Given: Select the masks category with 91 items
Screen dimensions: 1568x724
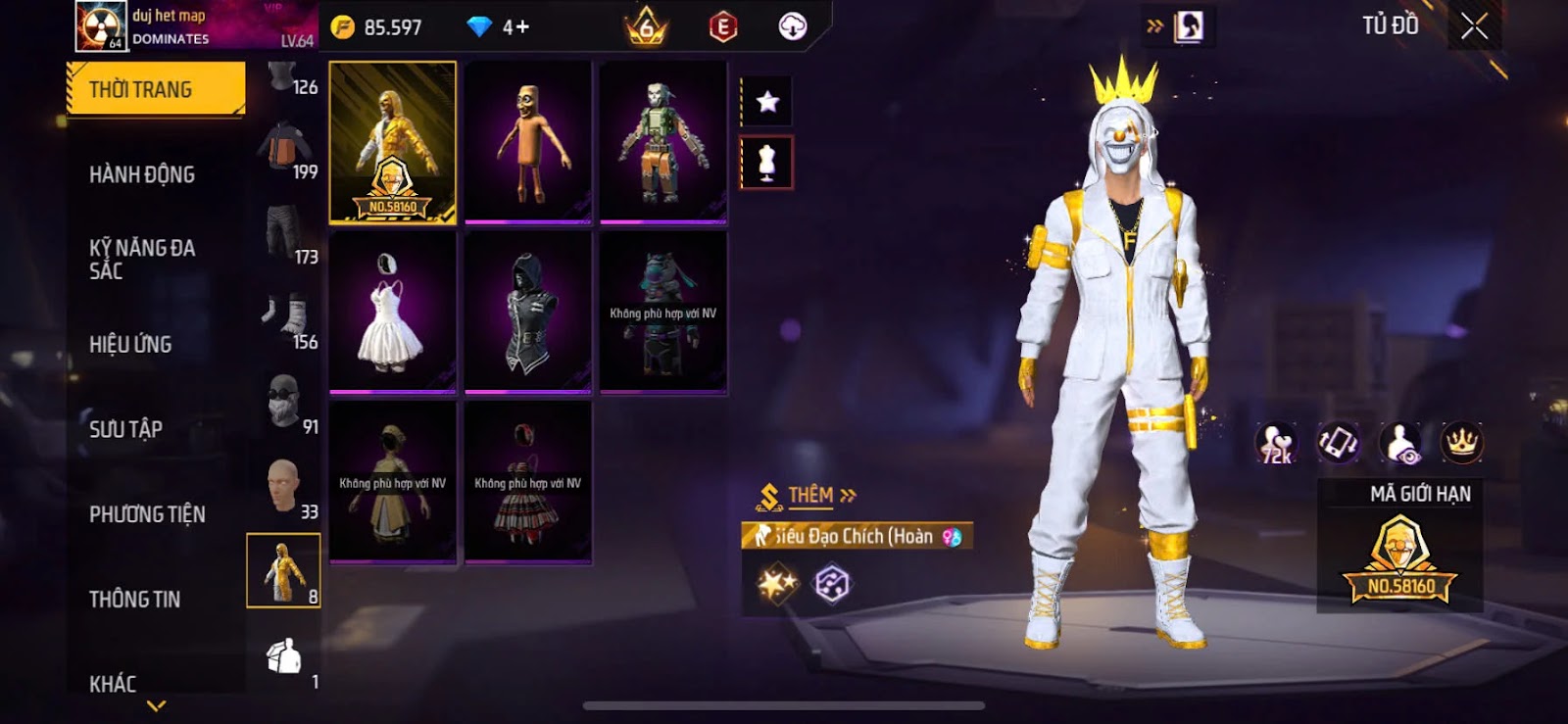Looking at the screenshot, I should pos(284,402).
